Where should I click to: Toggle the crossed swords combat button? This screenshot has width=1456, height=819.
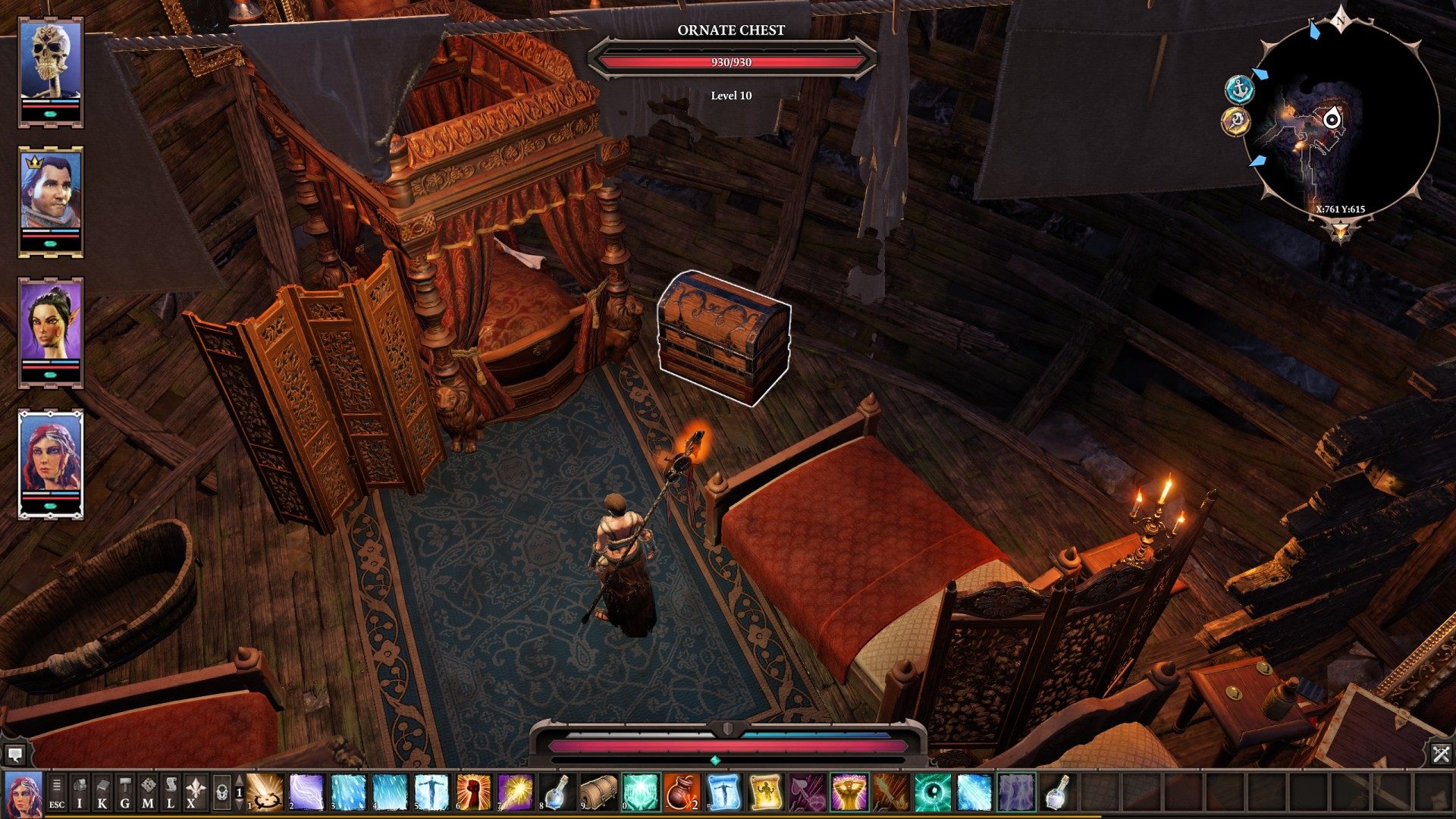click(x=1441, y=754)
